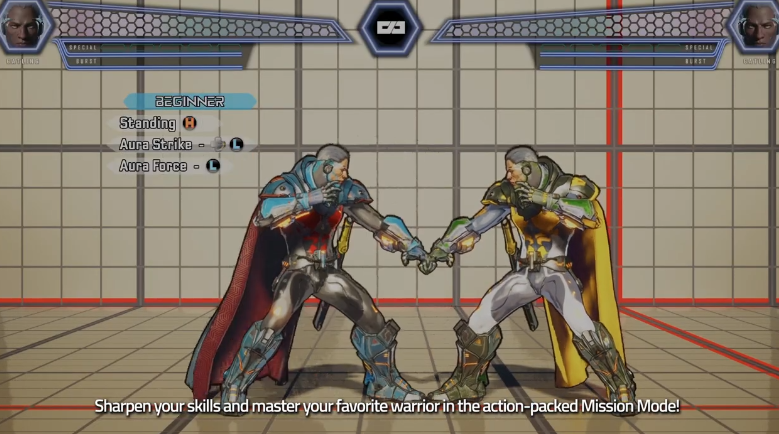This screenshot has width=779, height=434.
Task: Select the BEGINNER difficulty header
Action: (190, 101)
